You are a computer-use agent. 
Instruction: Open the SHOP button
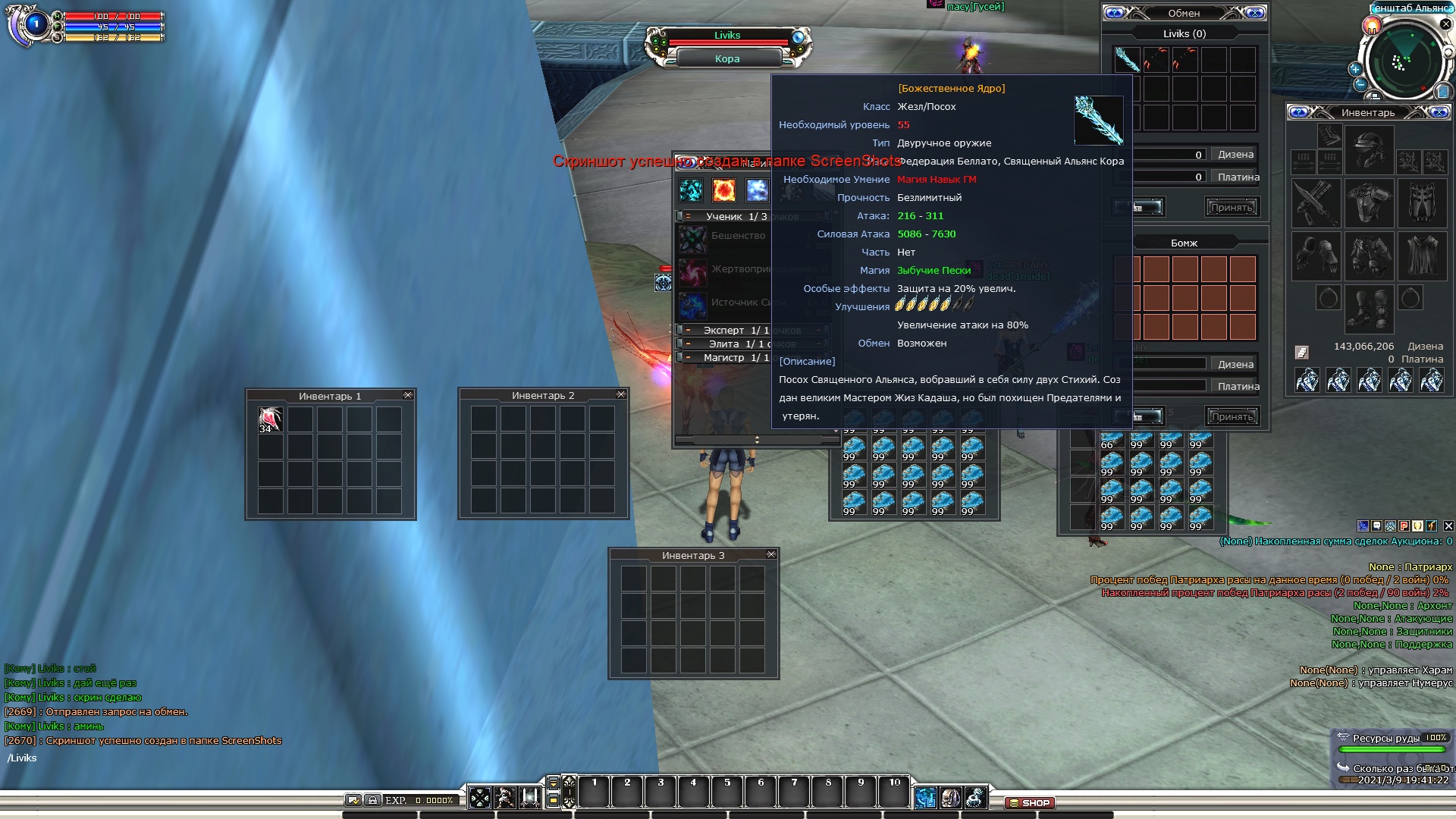pyautogui.click(x=1030, y=802)
